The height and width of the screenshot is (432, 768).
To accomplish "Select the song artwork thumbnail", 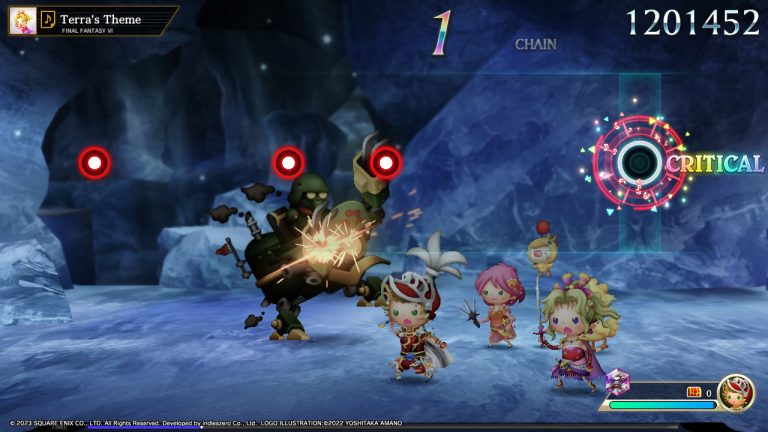I will tap(23, 21).
